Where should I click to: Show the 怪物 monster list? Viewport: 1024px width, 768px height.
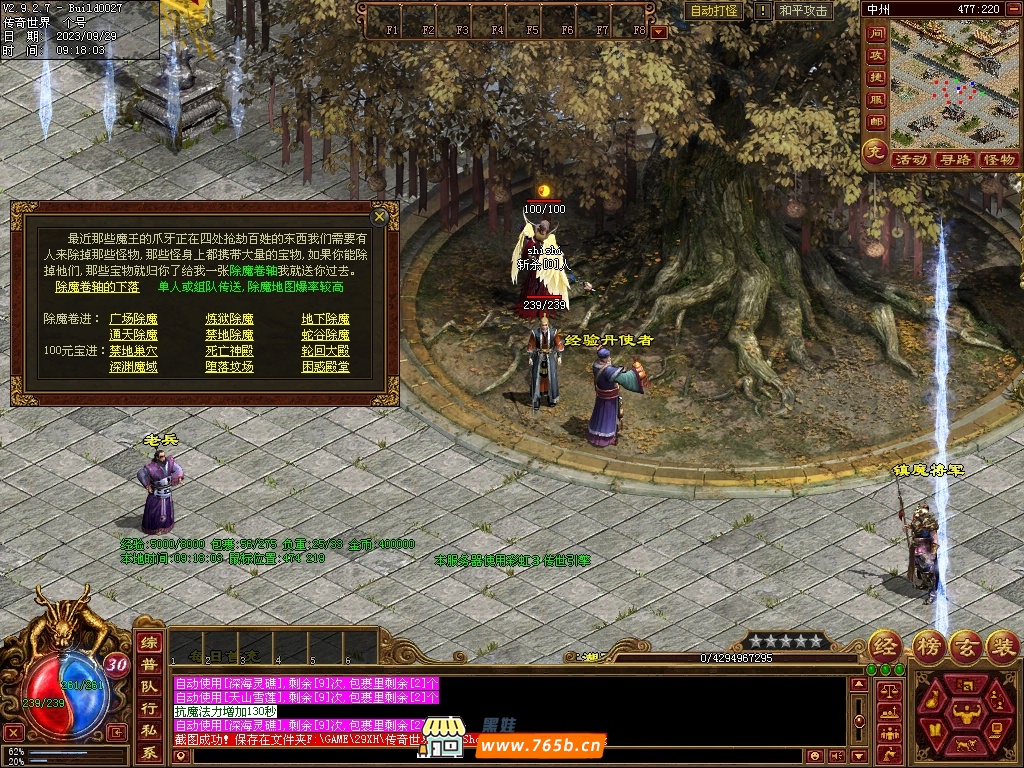click(x=998, y=160)
